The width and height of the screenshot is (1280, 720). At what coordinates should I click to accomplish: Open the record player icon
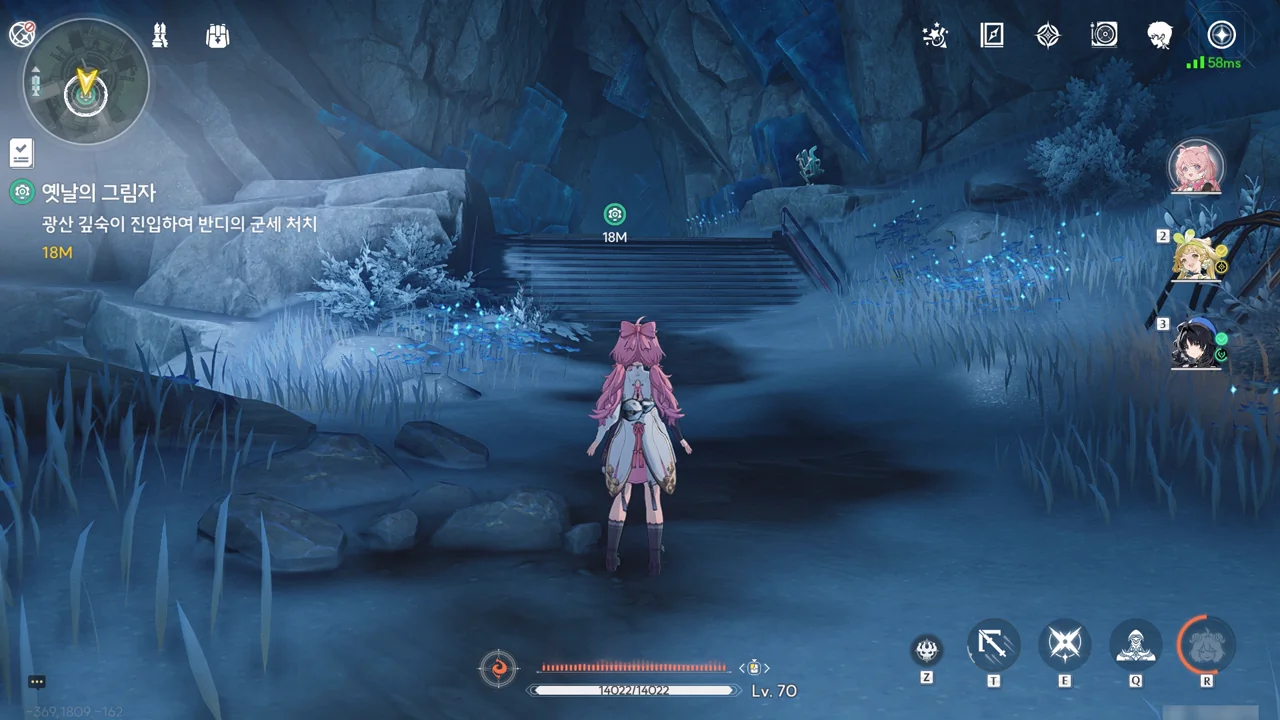point(1104,36)
